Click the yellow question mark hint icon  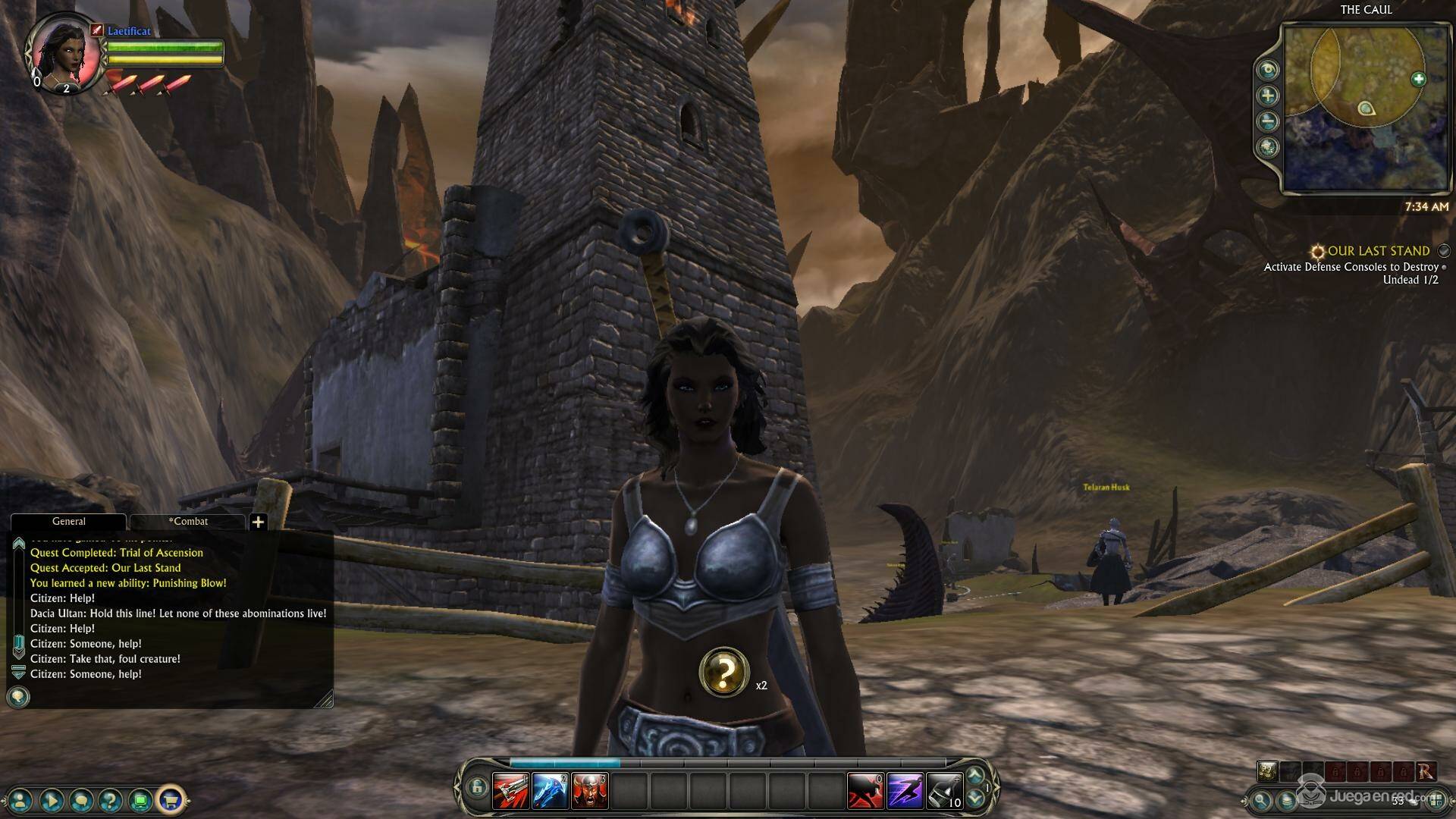724,672
